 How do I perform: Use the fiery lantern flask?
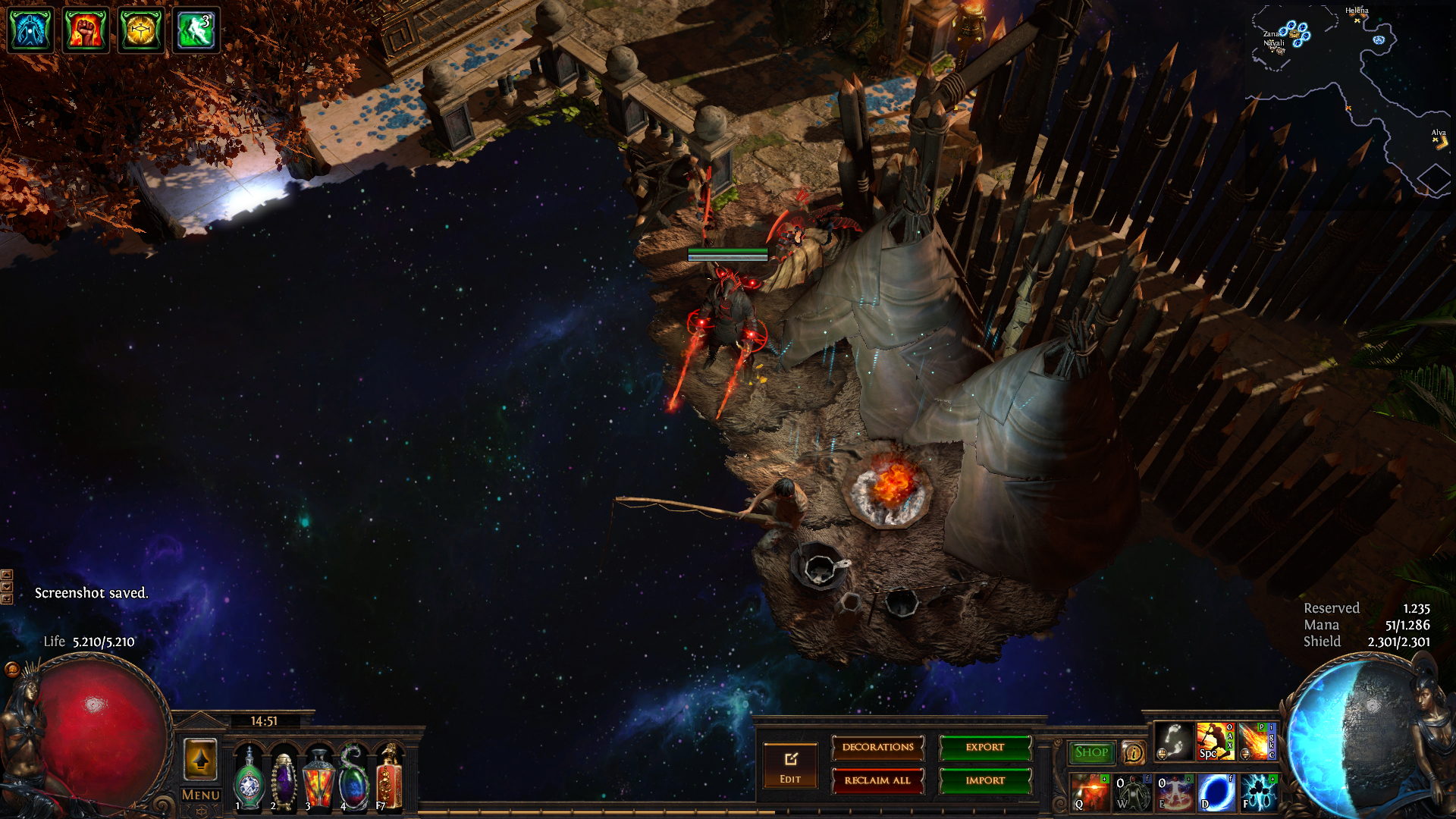(318, 779)
